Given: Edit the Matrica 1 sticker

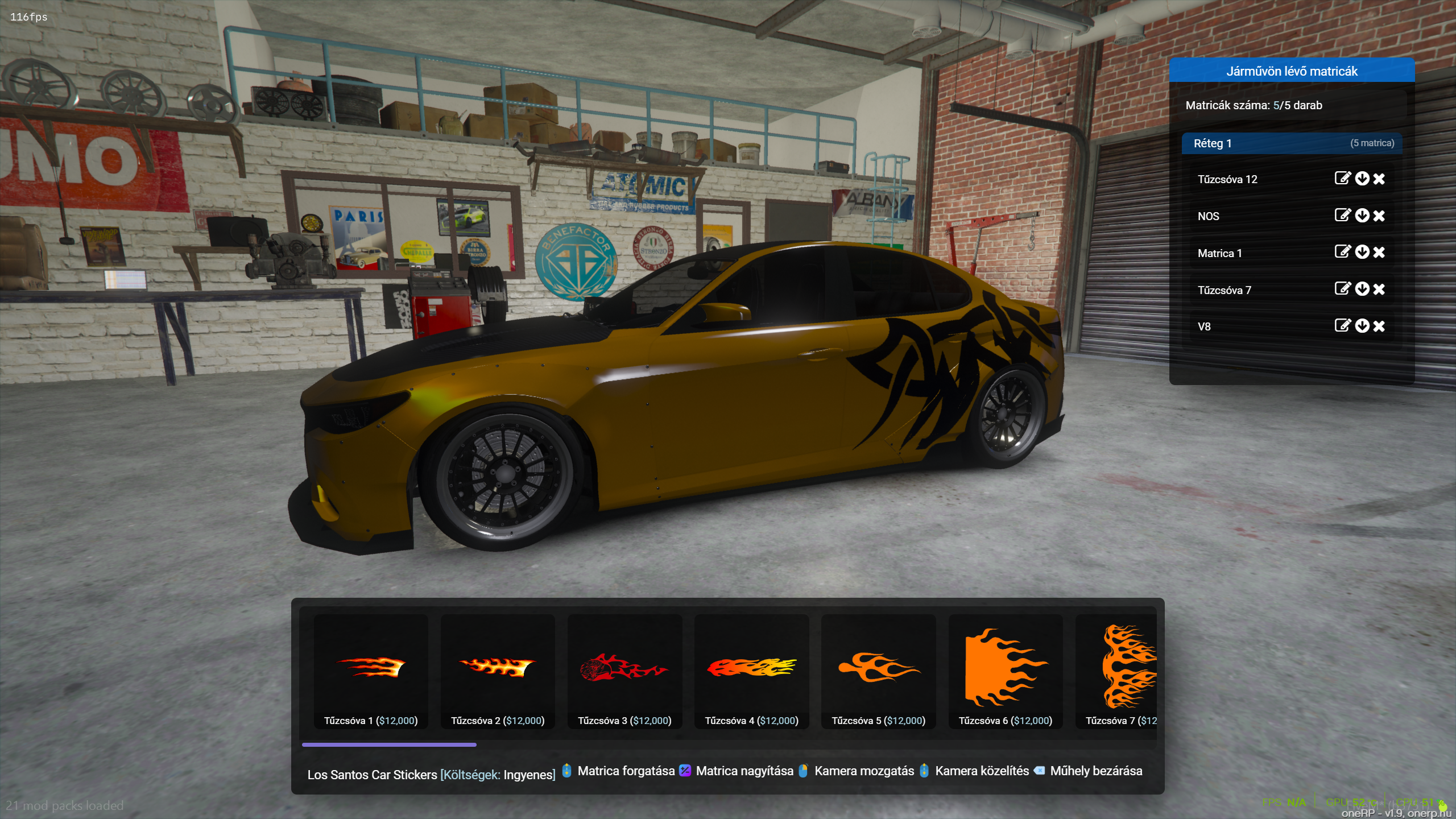Looking at the screenshot, I should pyautogui.click(x=1342, y=252).
